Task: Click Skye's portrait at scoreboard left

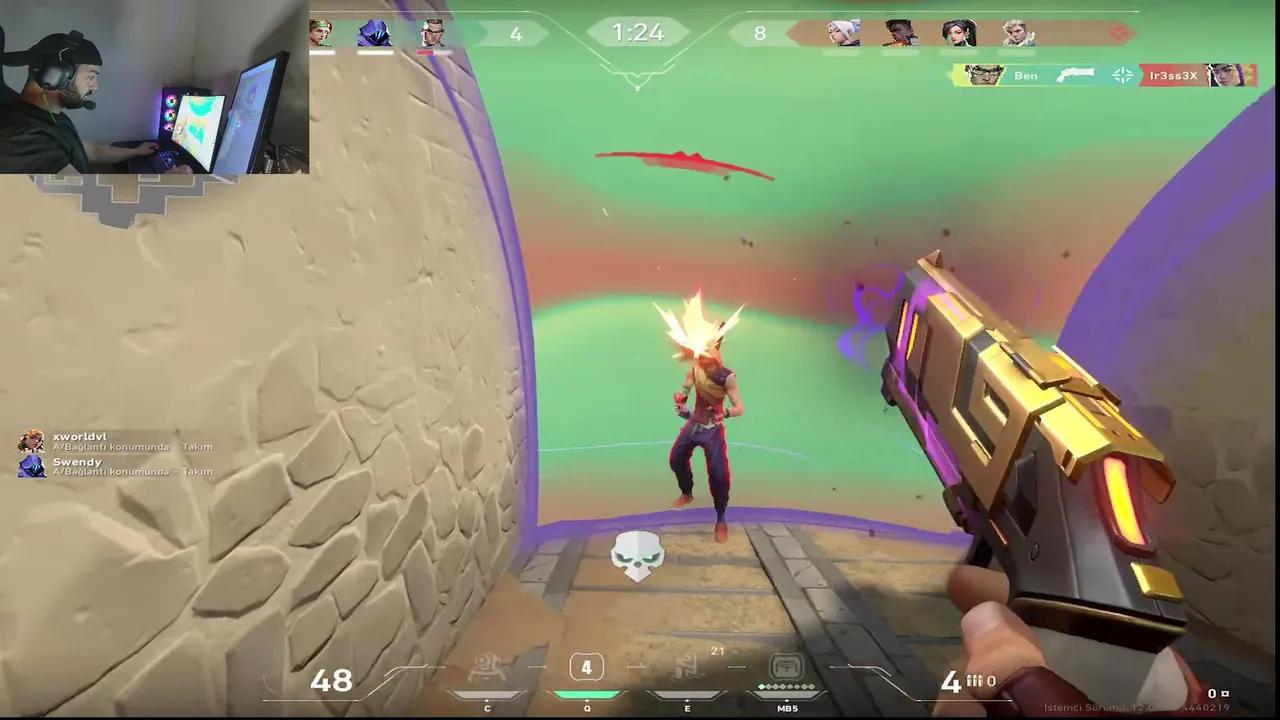Action: (x=323, y=33)
